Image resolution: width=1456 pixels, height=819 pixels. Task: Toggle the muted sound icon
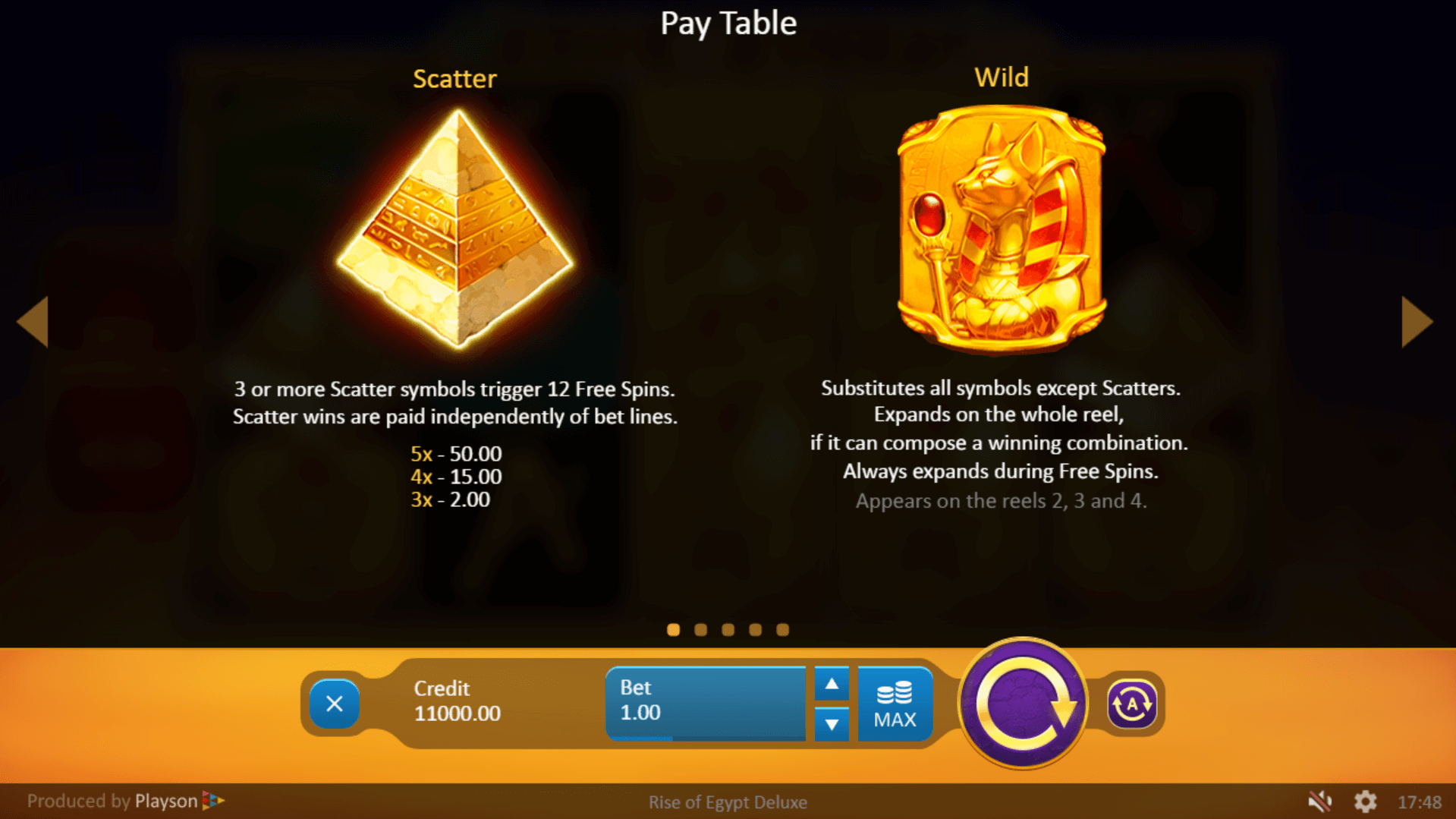(x=1320, y=801)
